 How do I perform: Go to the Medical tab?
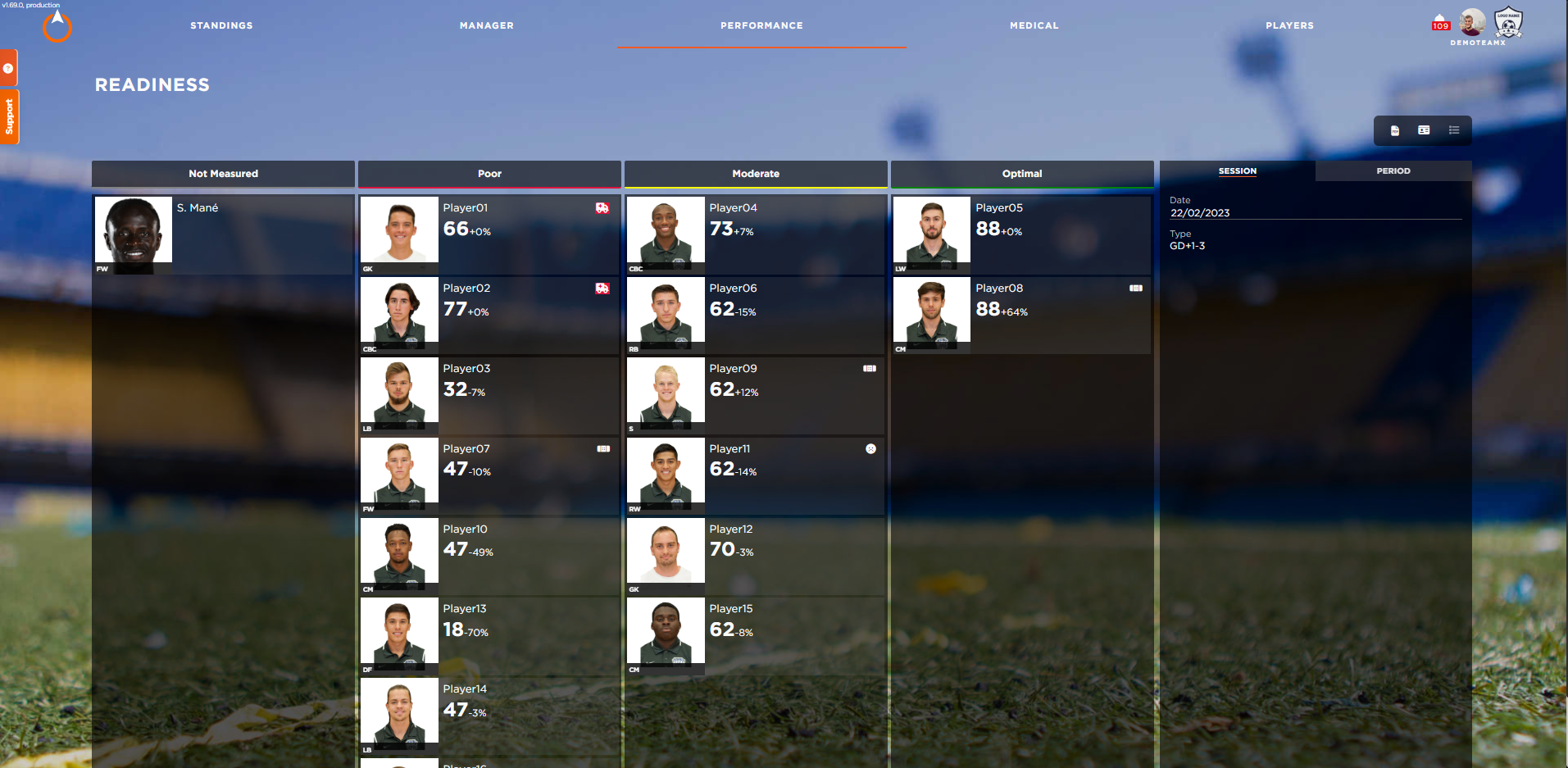click(x=1034, y=25)
